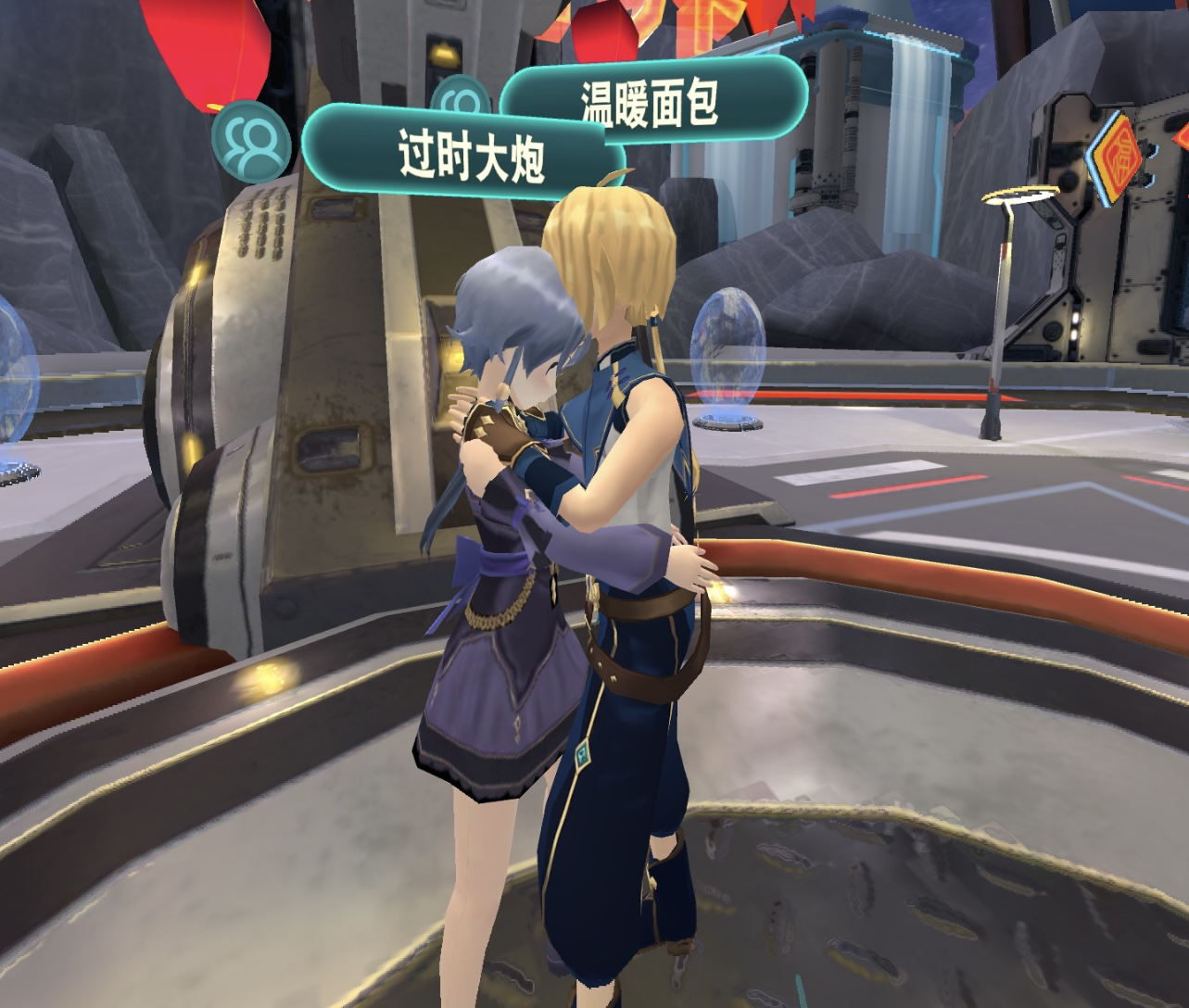Select the 过时大炮 player name tag

tap(470, 154)
